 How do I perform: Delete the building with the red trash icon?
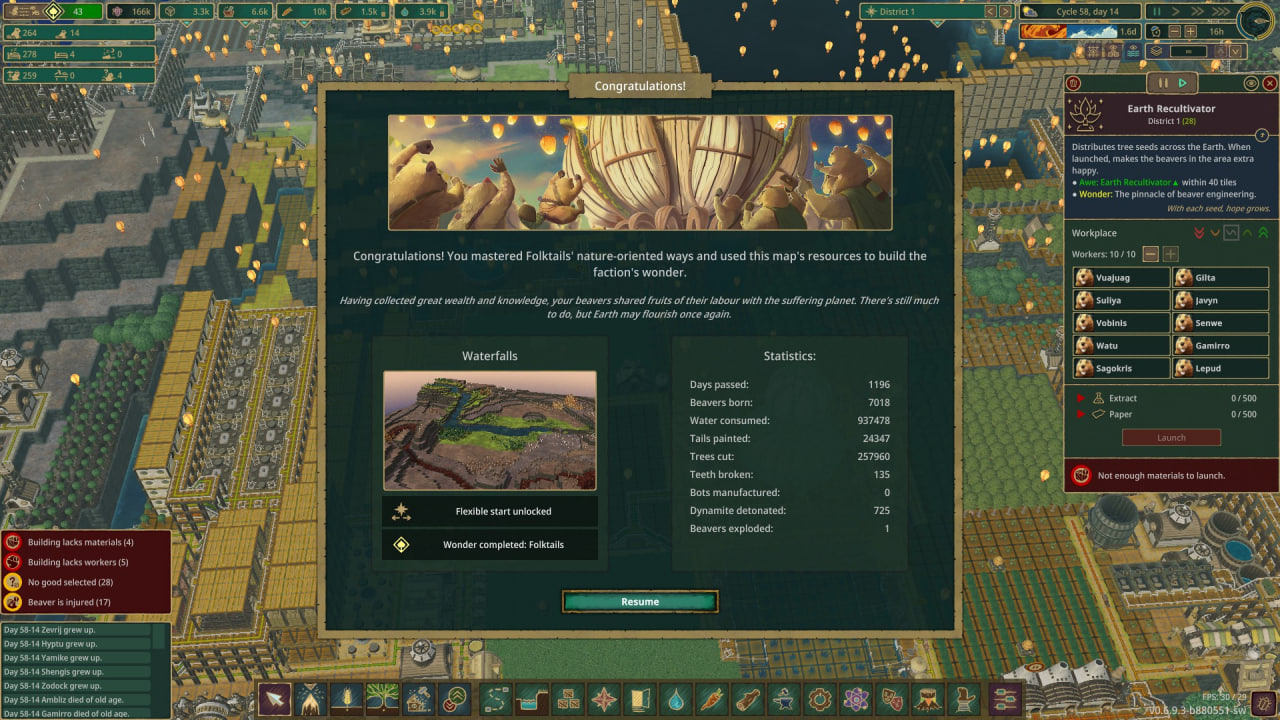pos(1074,84)
